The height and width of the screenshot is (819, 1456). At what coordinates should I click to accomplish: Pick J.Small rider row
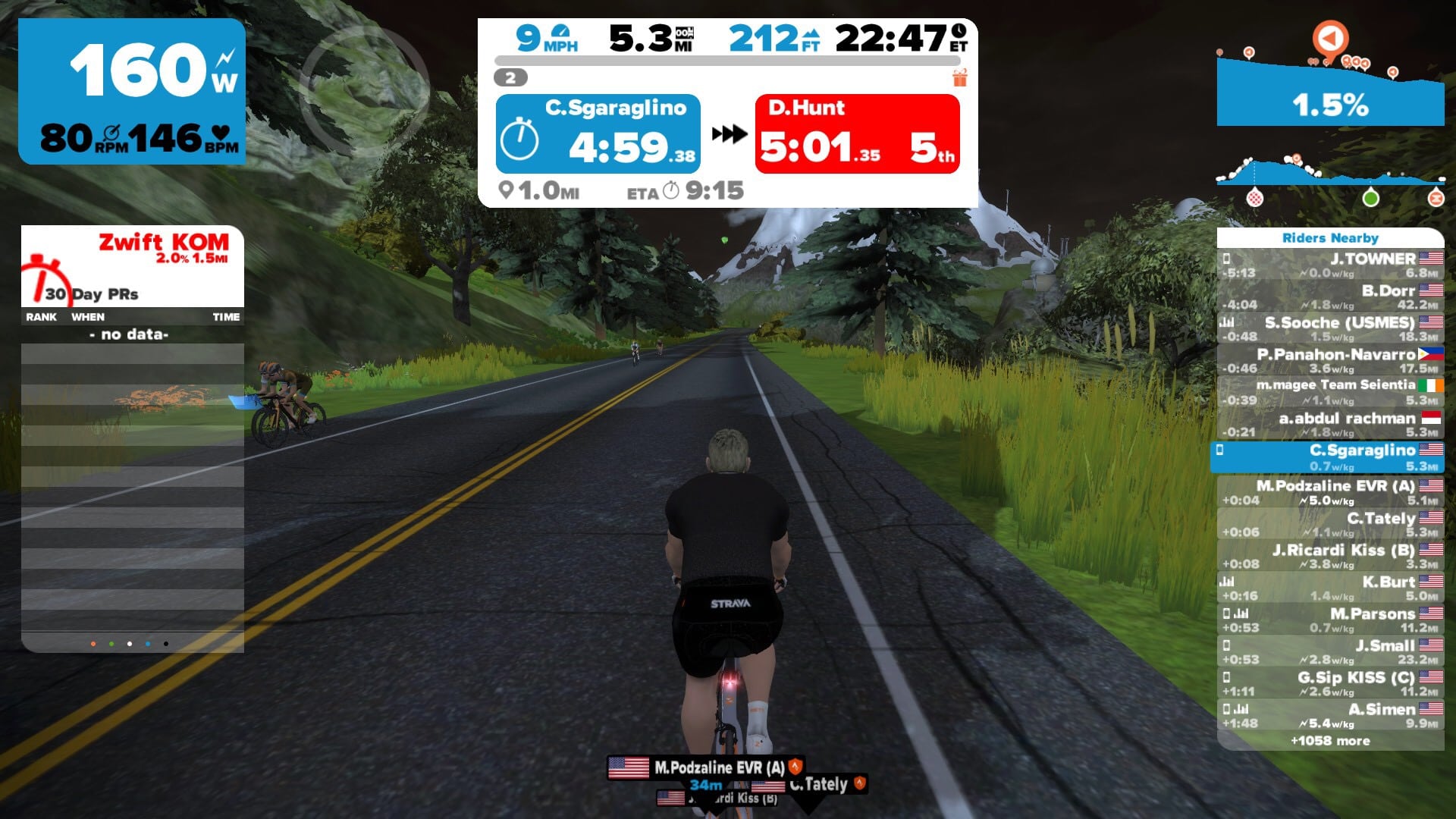(x=1330, y=651)
